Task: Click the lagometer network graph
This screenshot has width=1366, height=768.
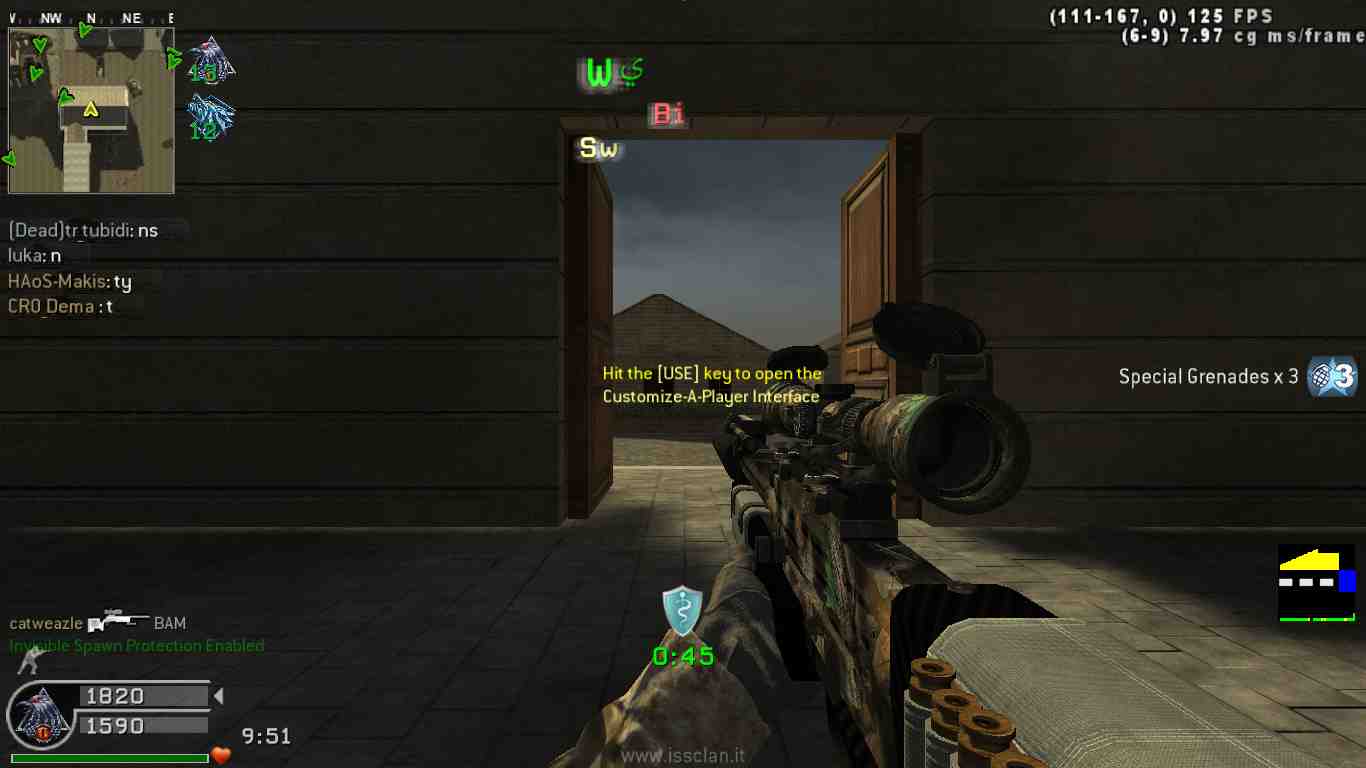Action: click(x=1317, y=583)
